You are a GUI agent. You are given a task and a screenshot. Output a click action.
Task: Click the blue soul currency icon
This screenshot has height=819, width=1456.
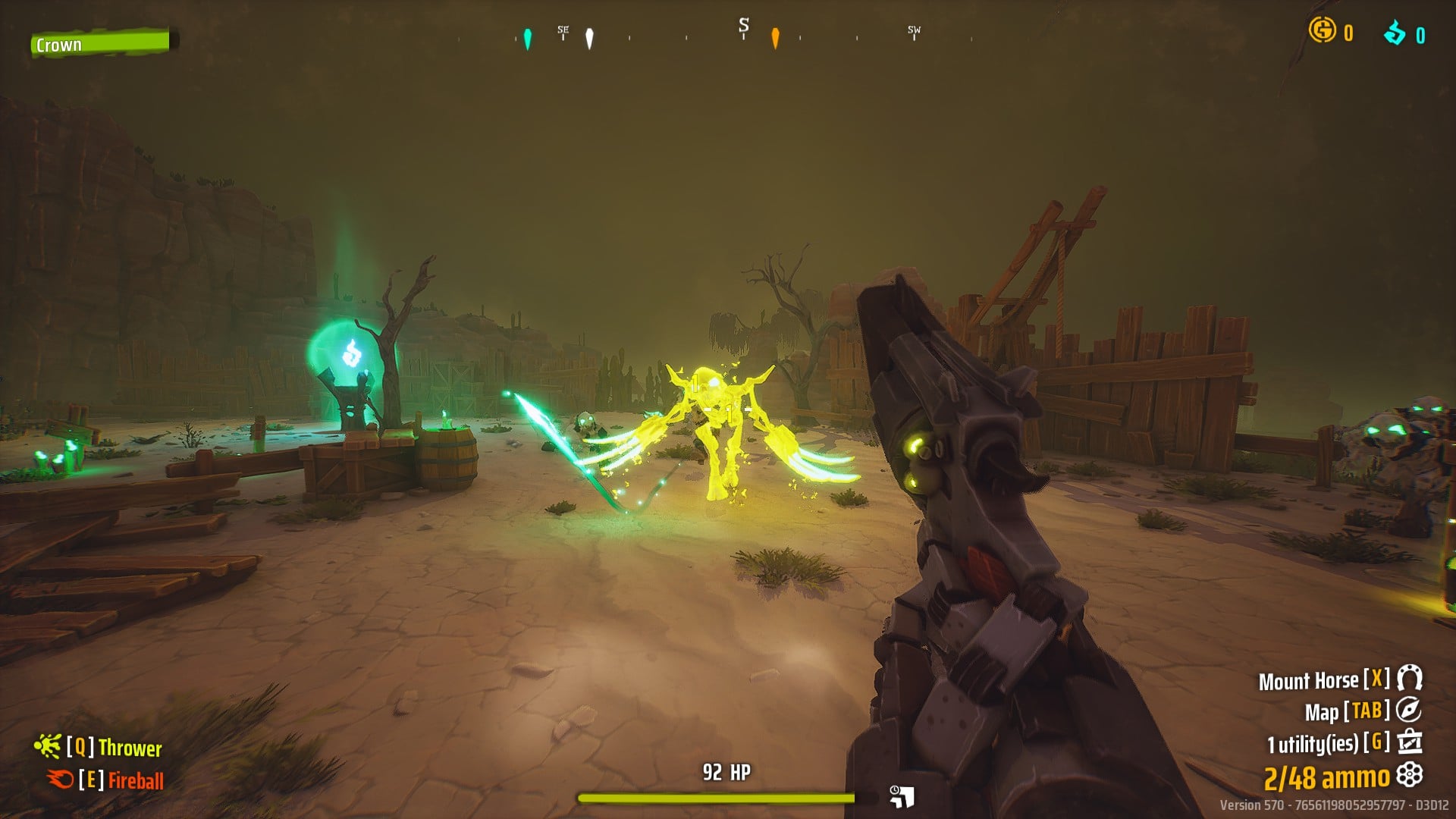pos(1395,33)
